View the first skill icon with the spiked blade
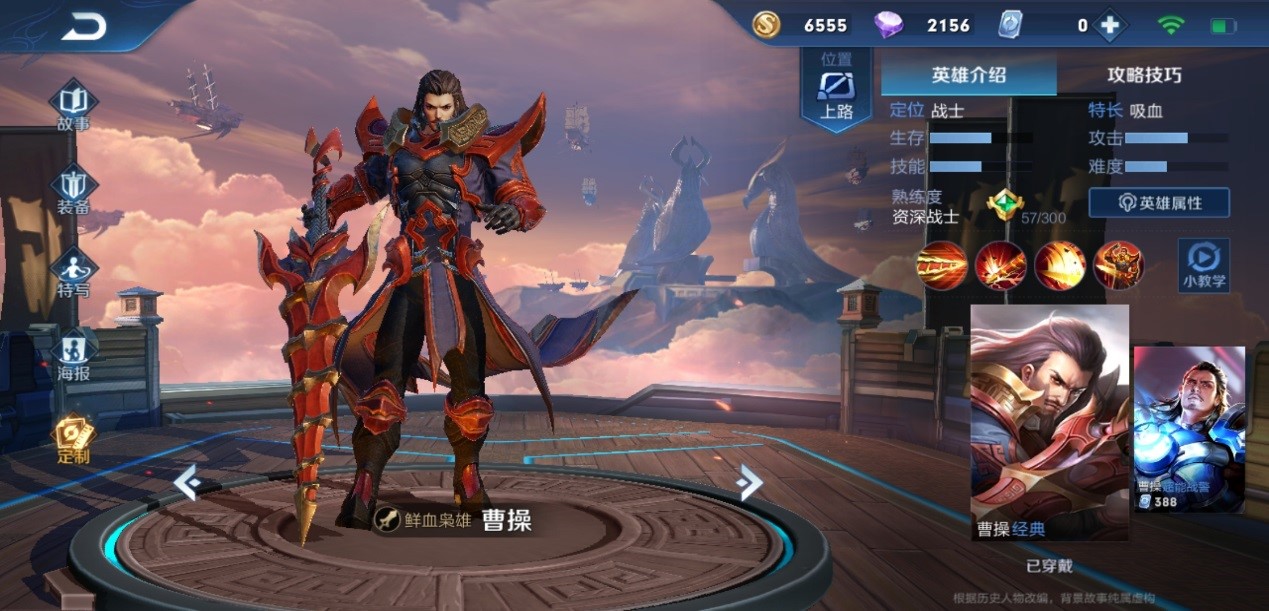 [942, 265]
